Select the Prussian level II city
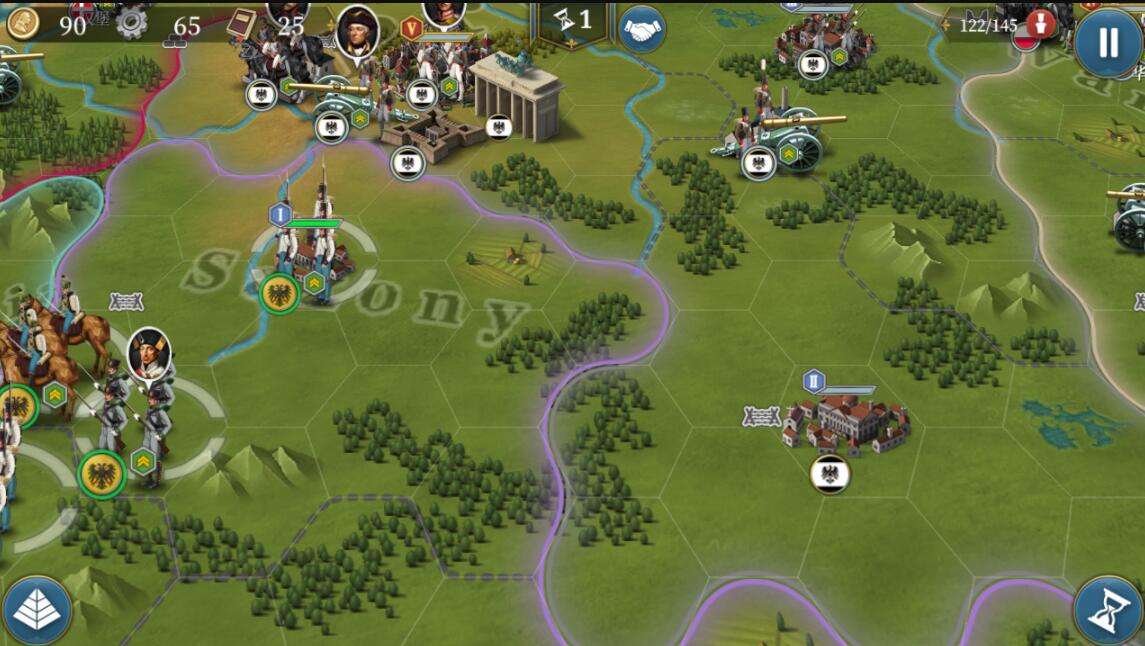The image size is (1145, 646). pyautogui.click(x=845, y=422)
